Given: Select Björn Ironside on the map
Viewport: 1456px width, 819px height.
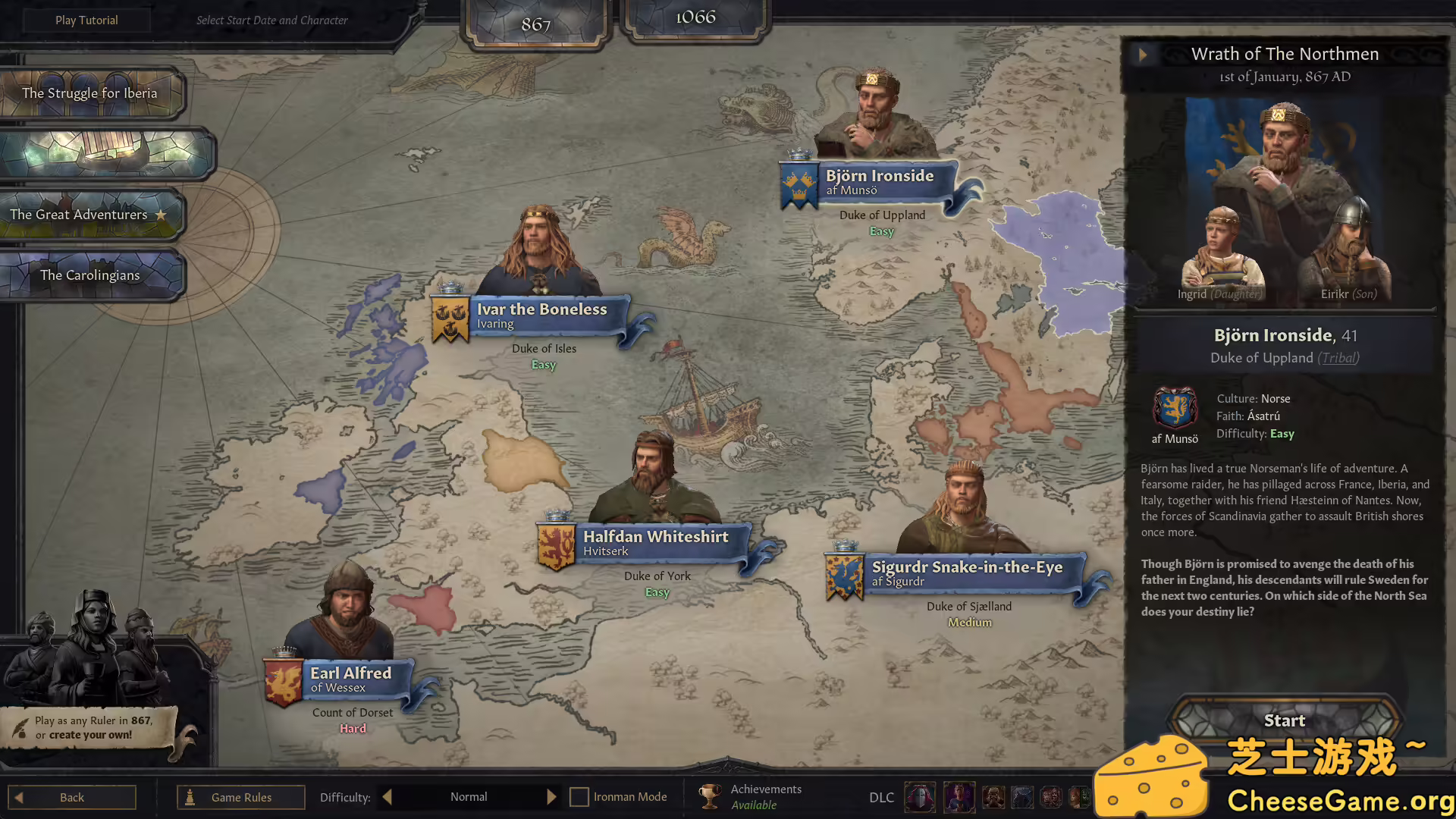Looking at the screenshot, I should (x=880, y=182).
